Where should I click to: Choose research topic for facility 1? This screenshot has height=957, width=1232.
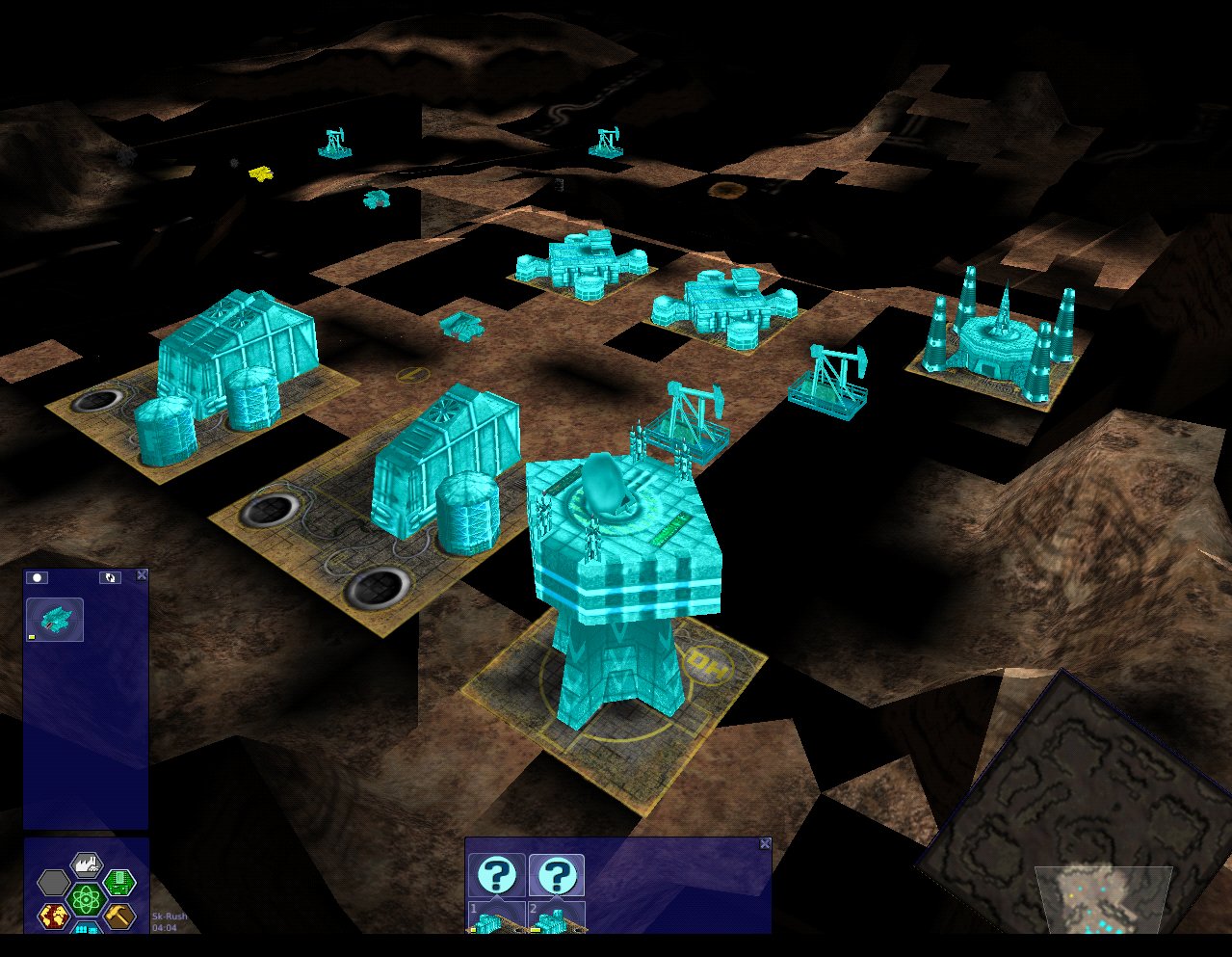point(497,876)
